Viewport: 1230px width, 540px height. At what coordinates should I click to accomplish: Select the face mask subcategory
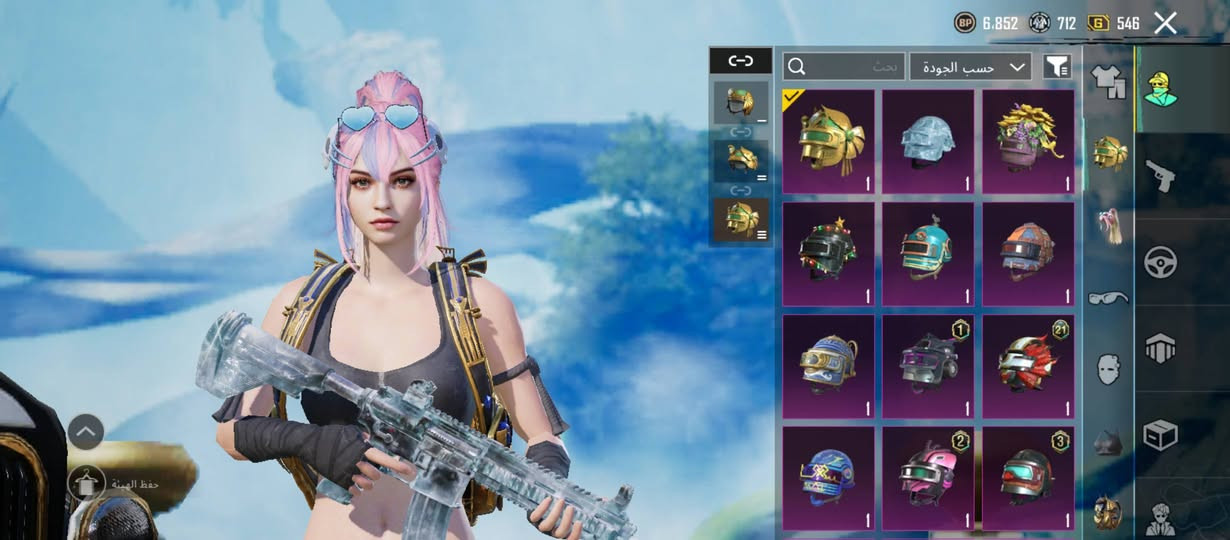click(1107, 369)
